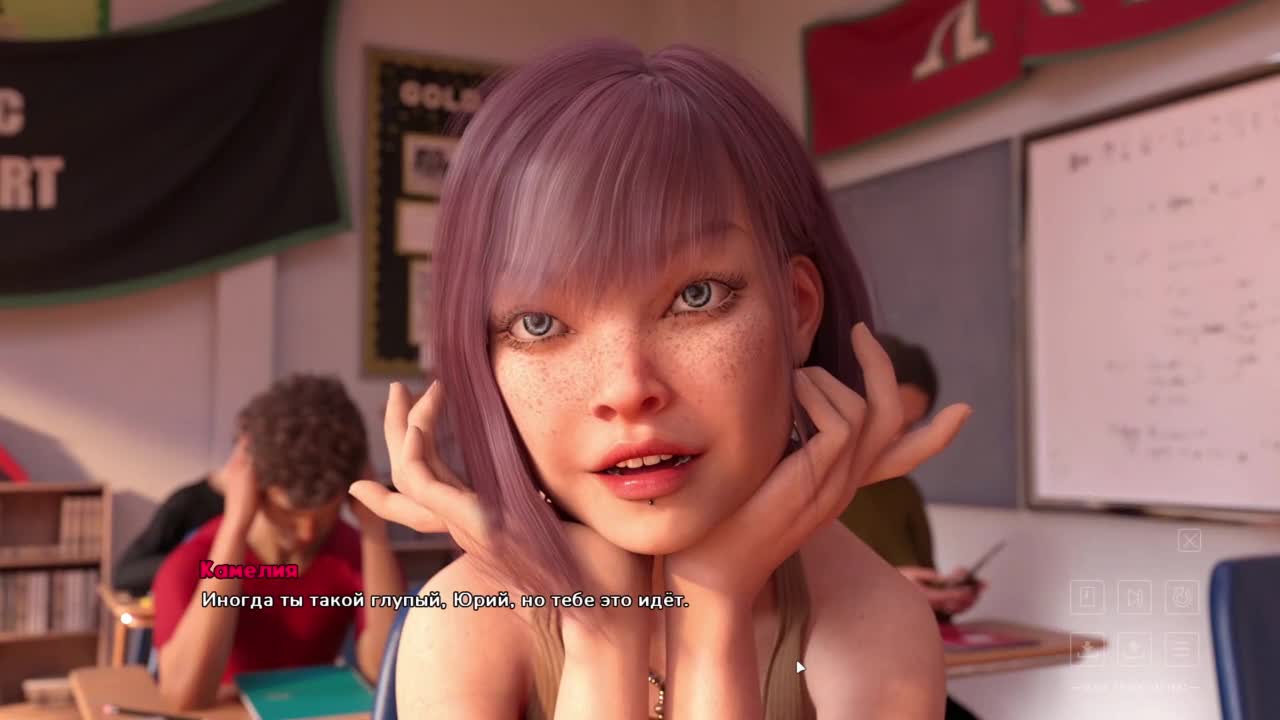
Task: Open the three-lines menu icon
Action: coord(1182,649)
